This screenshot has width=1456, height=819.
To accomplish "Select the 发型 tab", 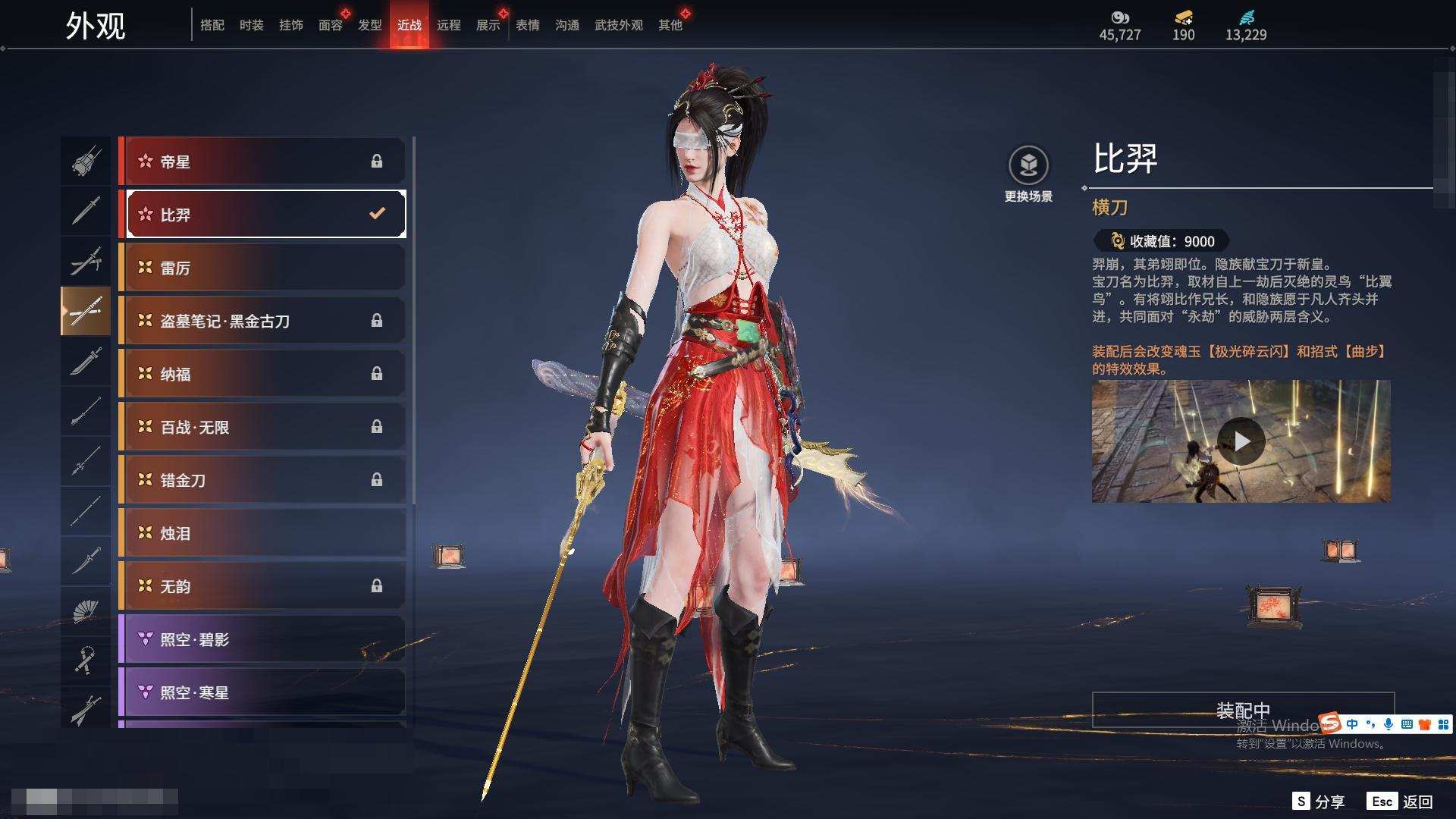I will coord(369,25).
